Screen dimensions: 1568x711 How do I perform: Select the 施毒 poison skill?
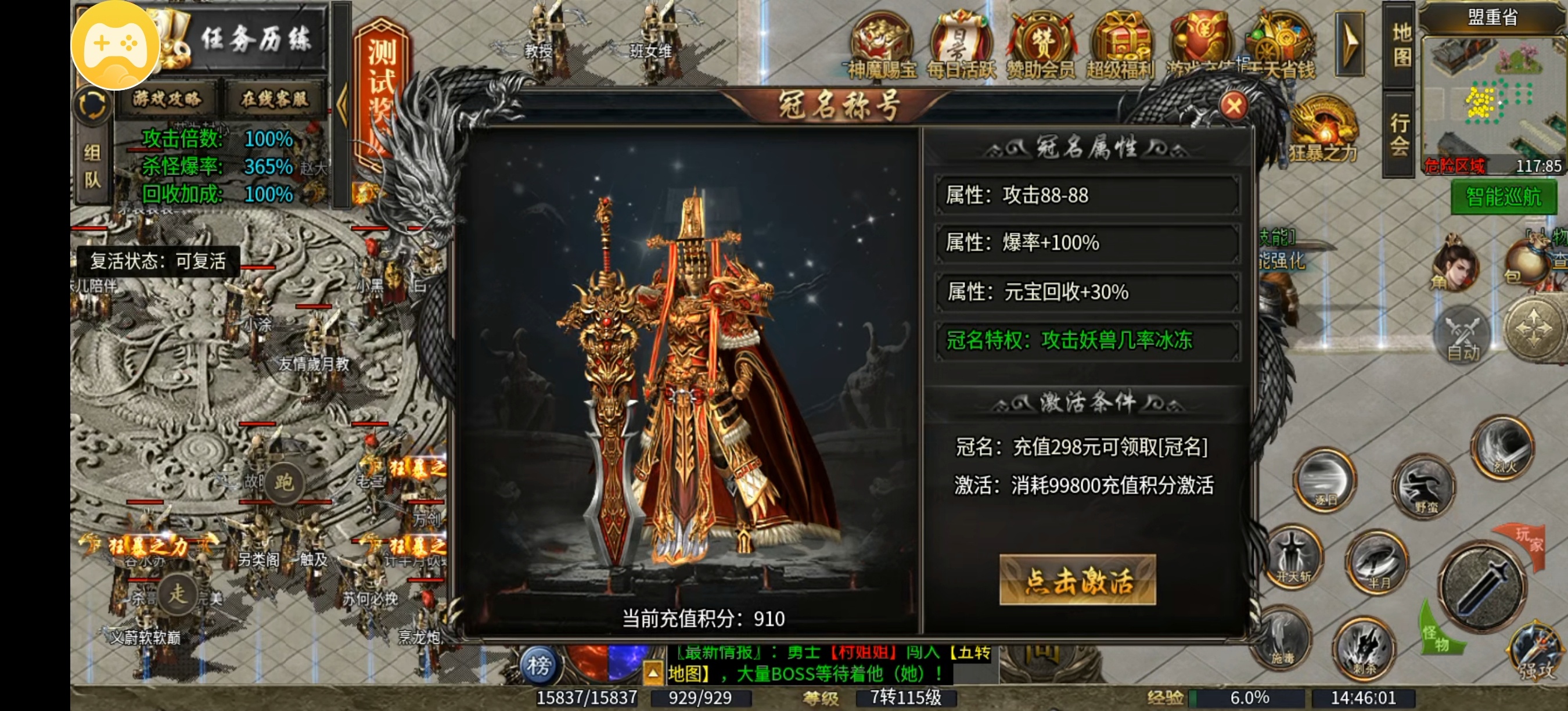(x=1283, y=639)
